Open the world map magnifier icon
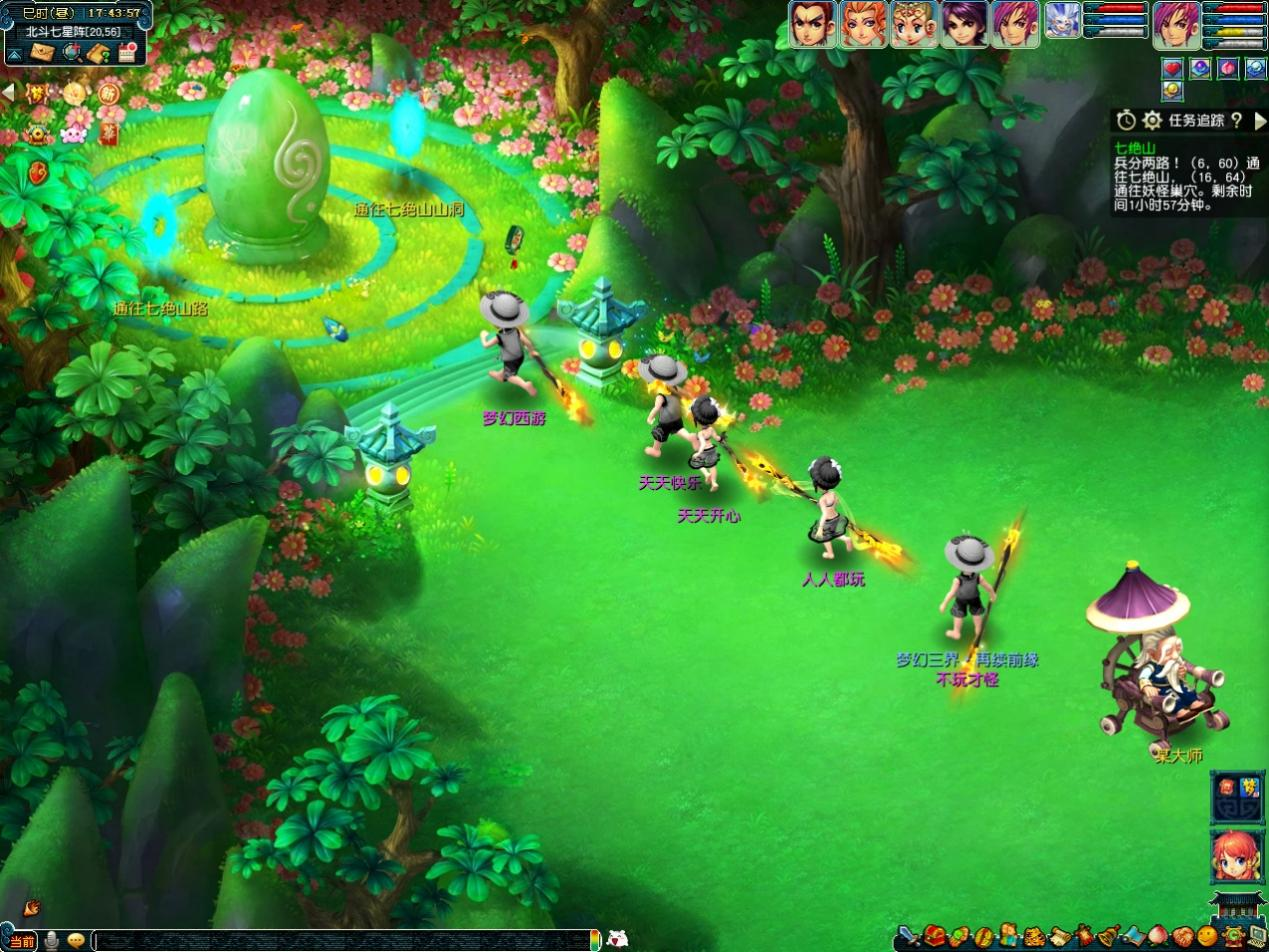 coord(72,53)
